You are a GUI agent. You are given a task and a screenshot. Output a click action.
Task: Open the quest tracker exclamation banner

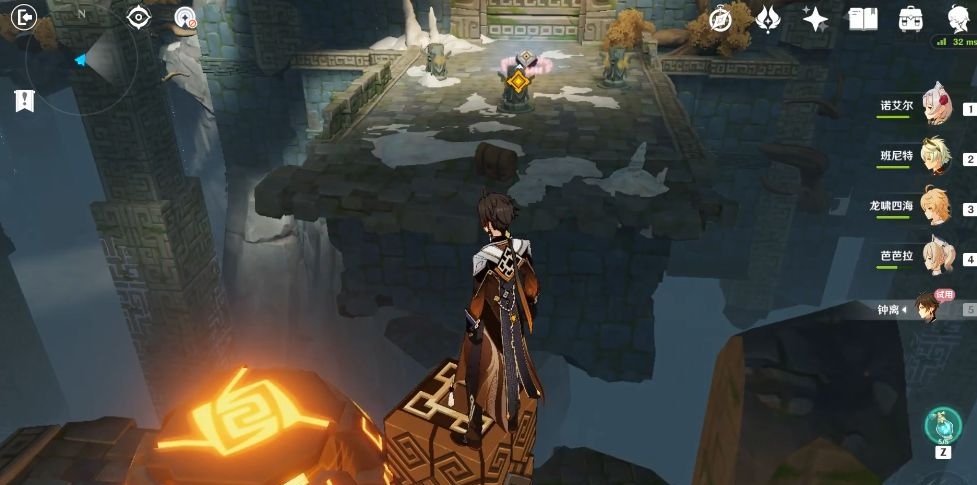(24, 101)
